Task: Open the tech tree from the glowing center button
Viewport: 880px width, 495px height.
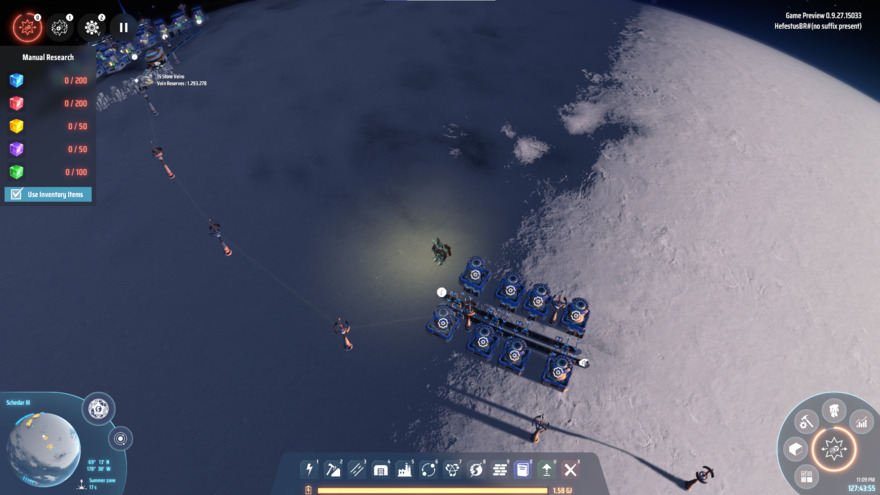Action: click(x=832, y=450)
